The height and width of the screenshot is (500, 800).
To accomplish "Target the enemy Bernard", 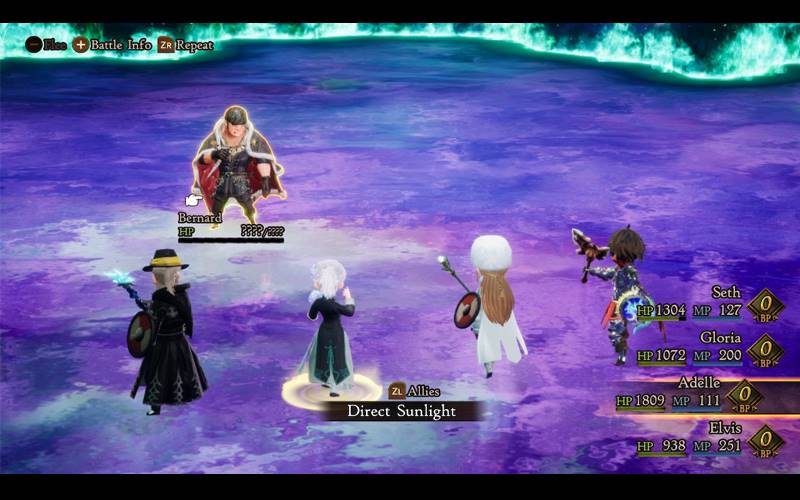I will [238, 165].
